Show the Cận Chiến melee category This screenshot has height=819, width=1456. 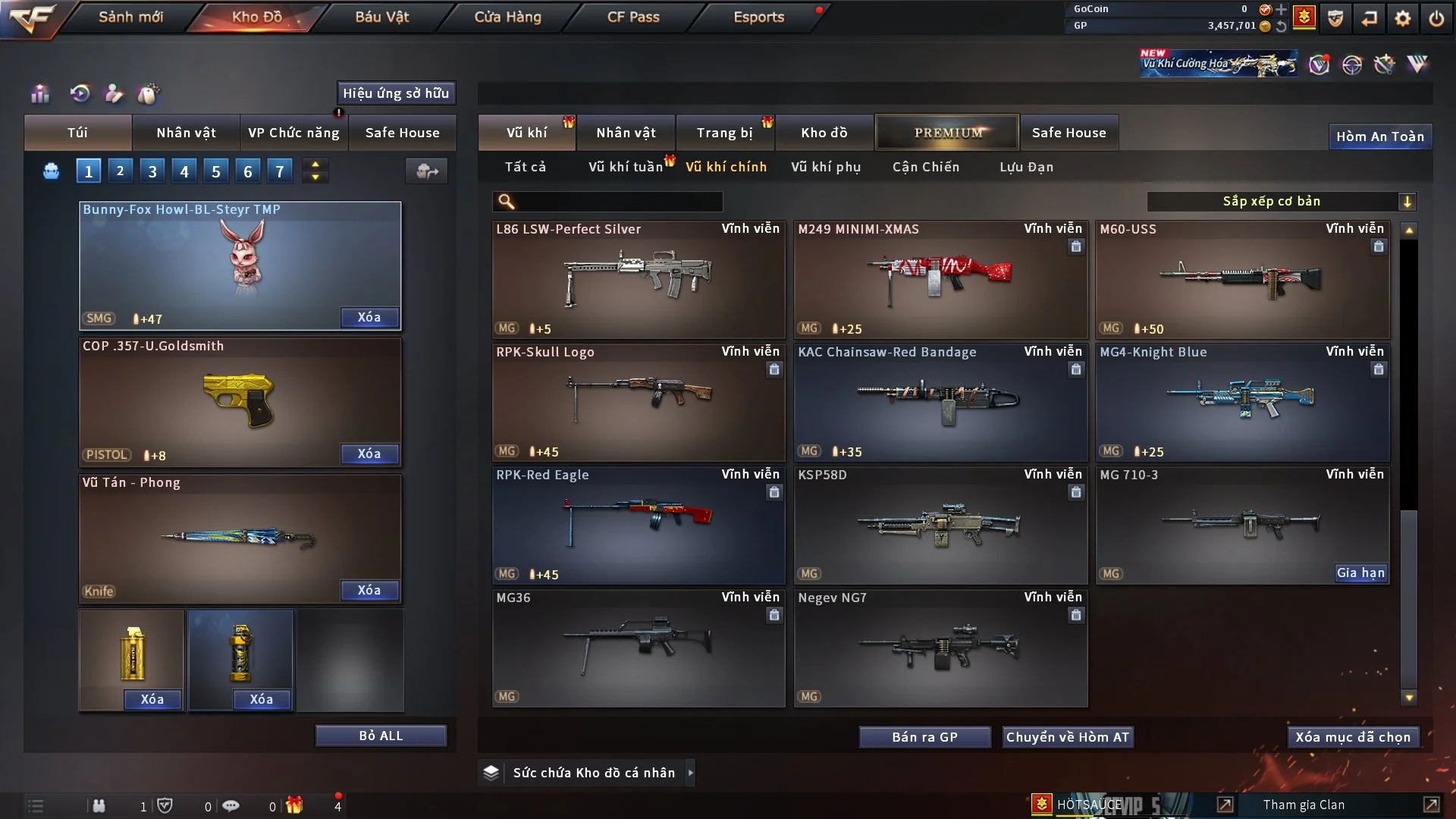(x=926, y=167)
